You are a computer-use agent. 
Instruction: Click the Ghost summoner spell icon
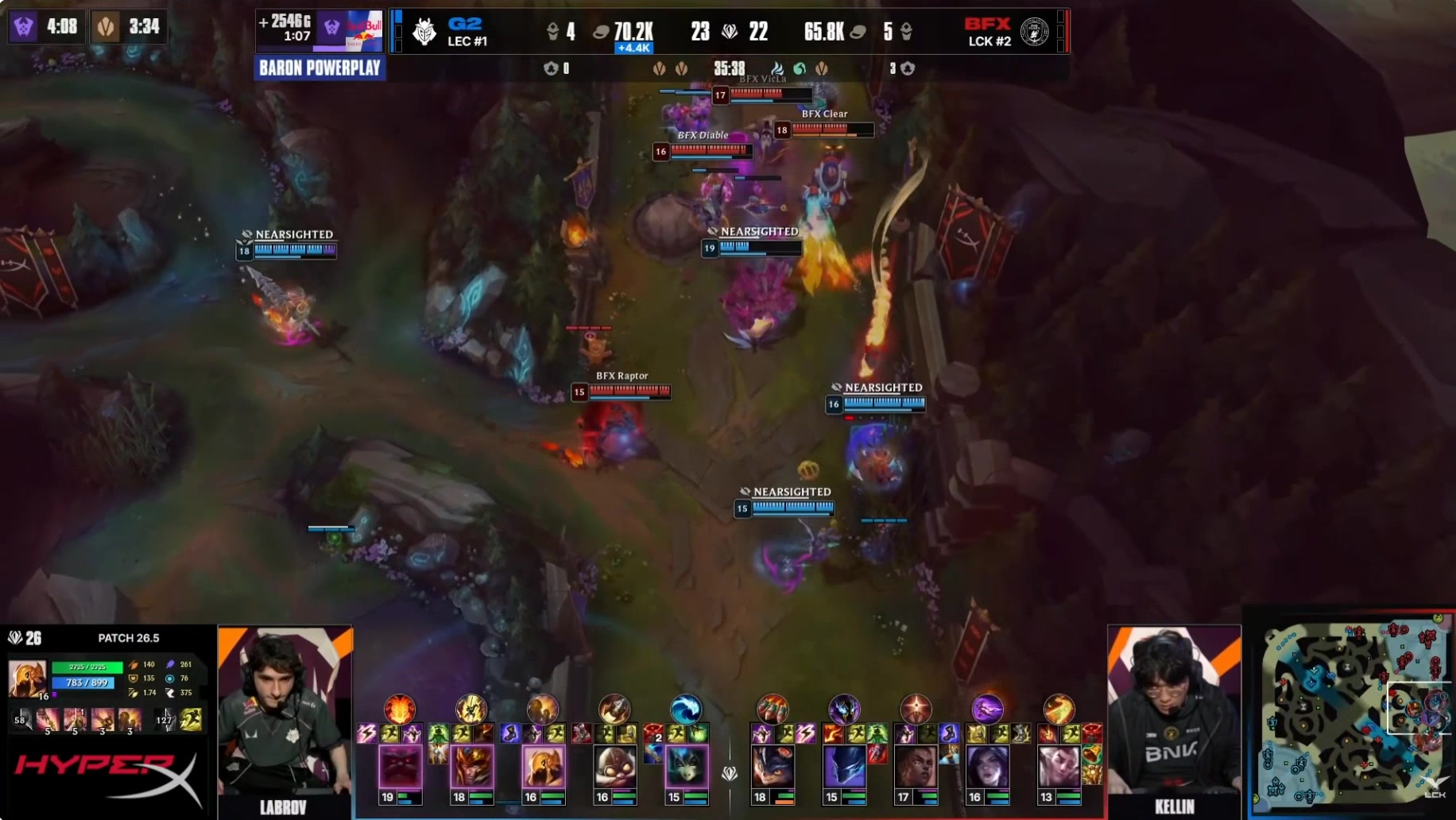click(x=191, y=720)
